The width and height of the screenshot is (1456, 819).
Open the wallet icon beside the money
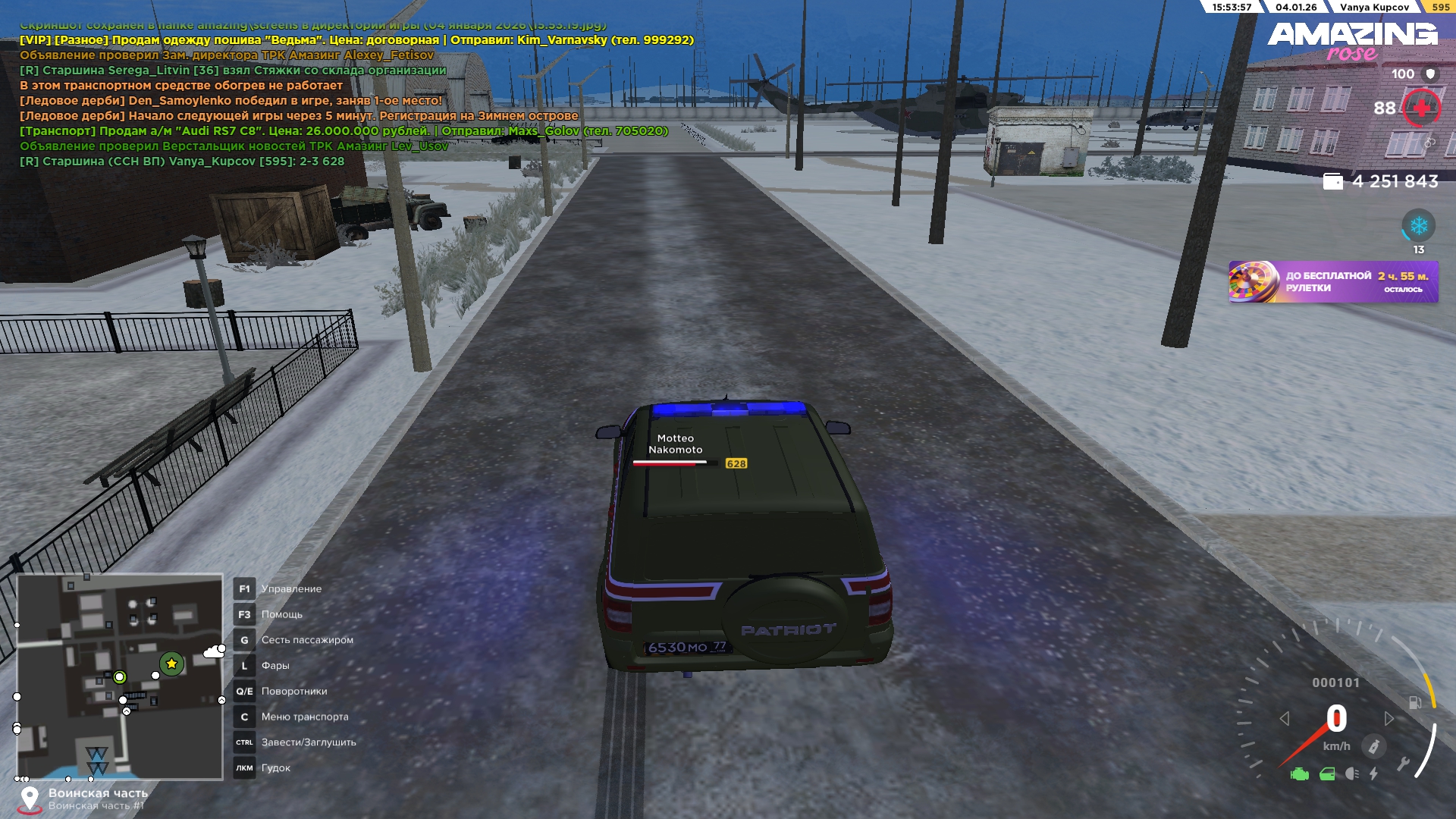[x=1332, y=182]
